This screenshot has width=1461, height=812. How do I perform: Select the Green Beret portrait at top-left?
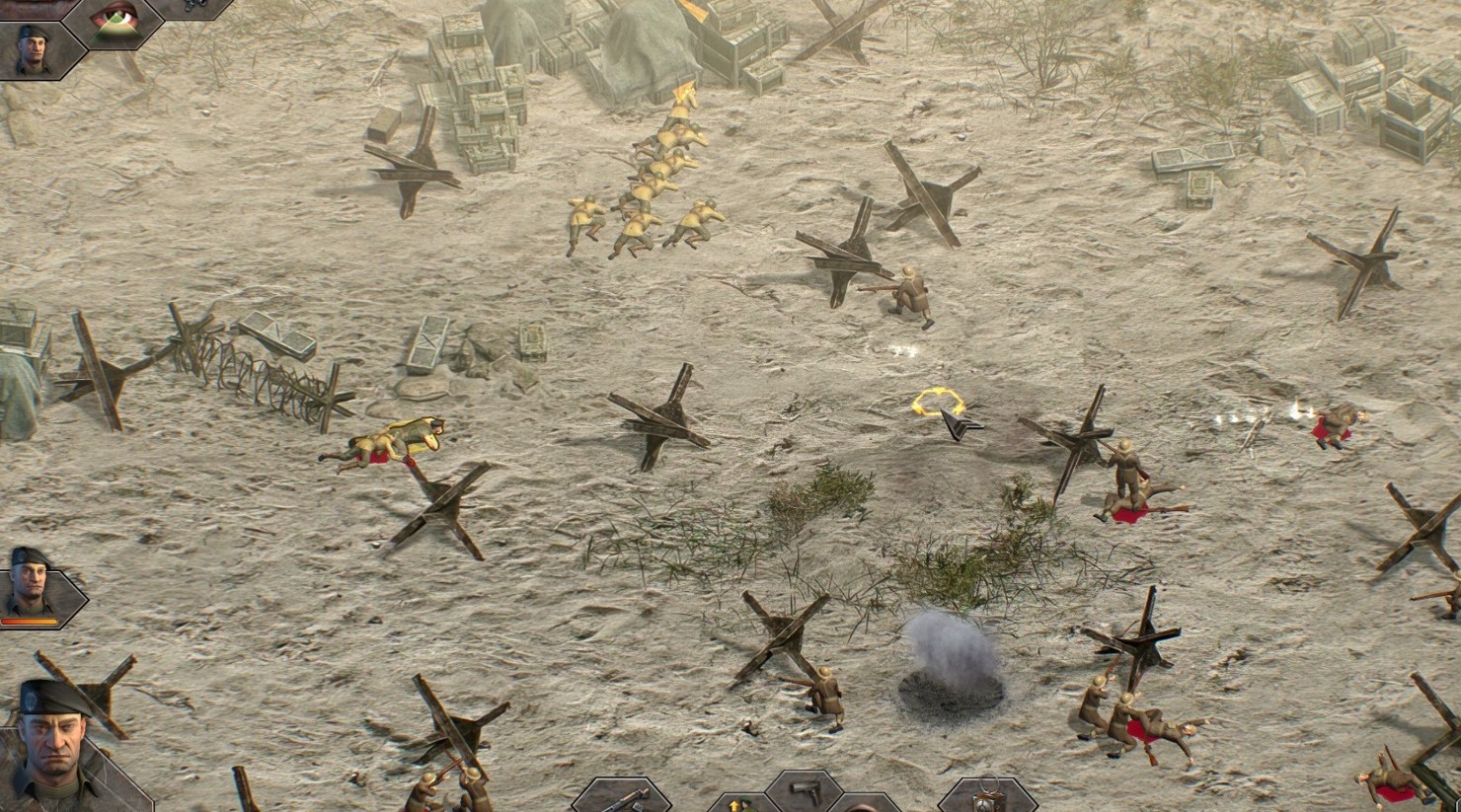(32, 49)
